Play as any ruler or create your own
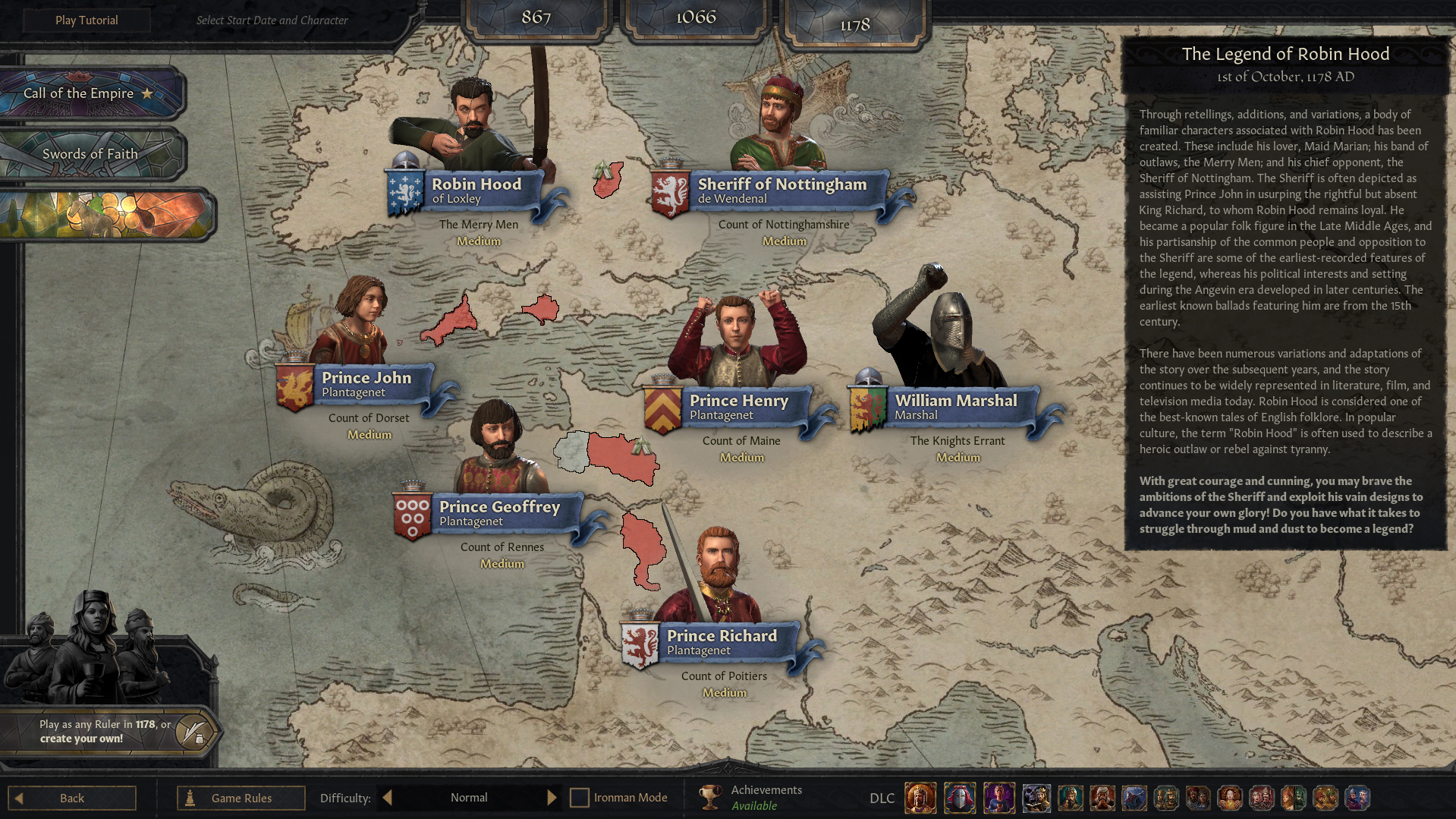This screenshot has width=1456, height=819. (x=106, y=731)
